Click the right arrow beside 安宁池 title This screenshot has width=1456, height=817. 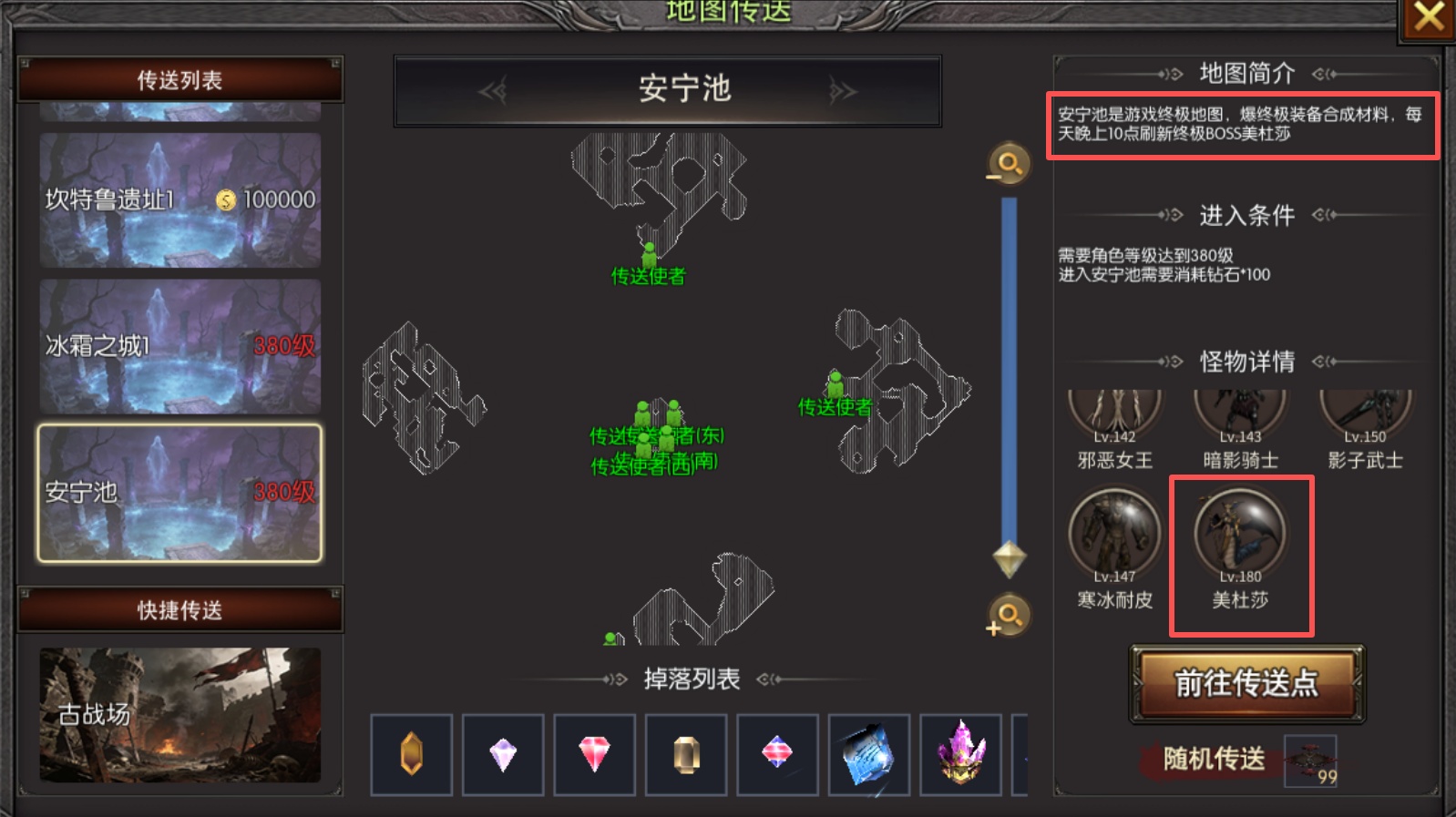[842, 89]
